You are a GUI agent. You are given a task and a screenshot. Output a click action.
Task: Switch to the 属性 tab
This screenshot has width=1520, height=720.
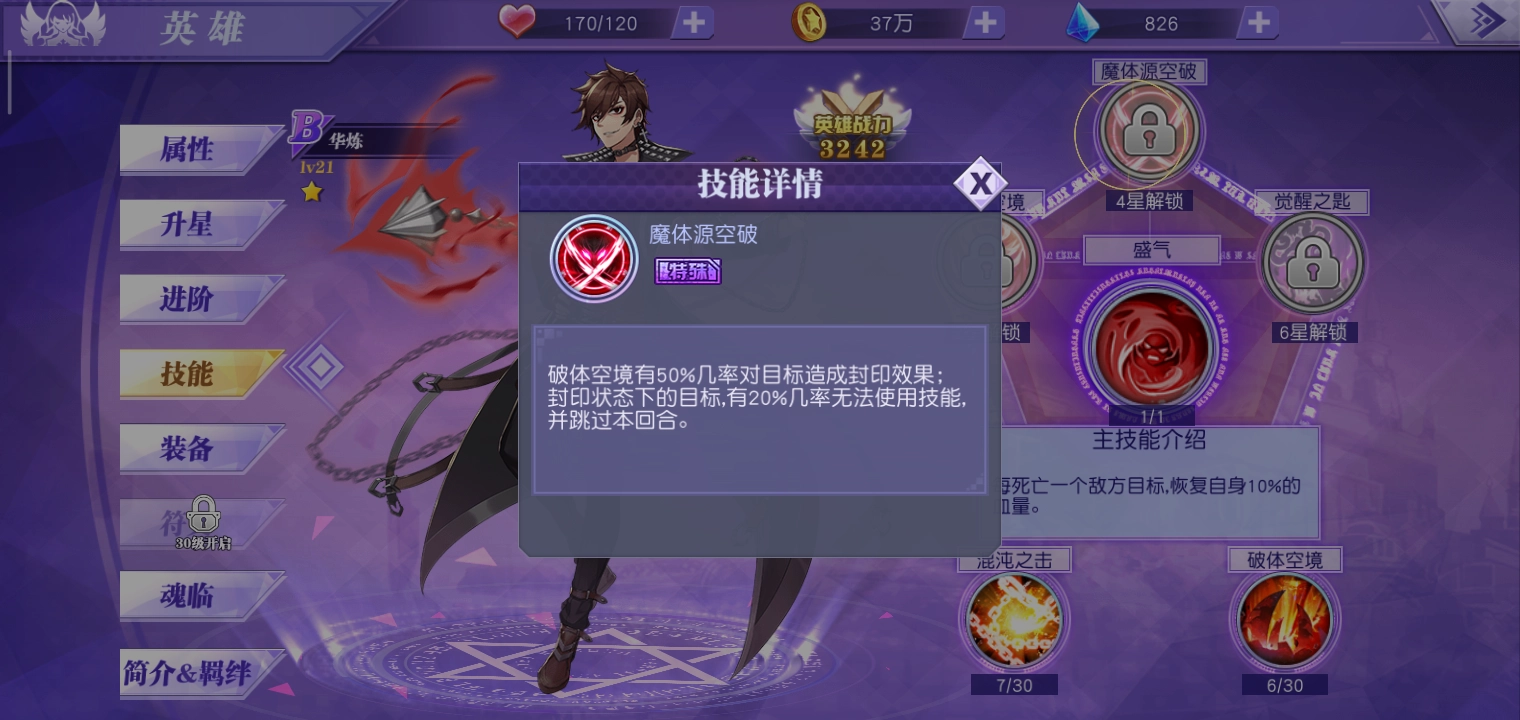point(188,149)
